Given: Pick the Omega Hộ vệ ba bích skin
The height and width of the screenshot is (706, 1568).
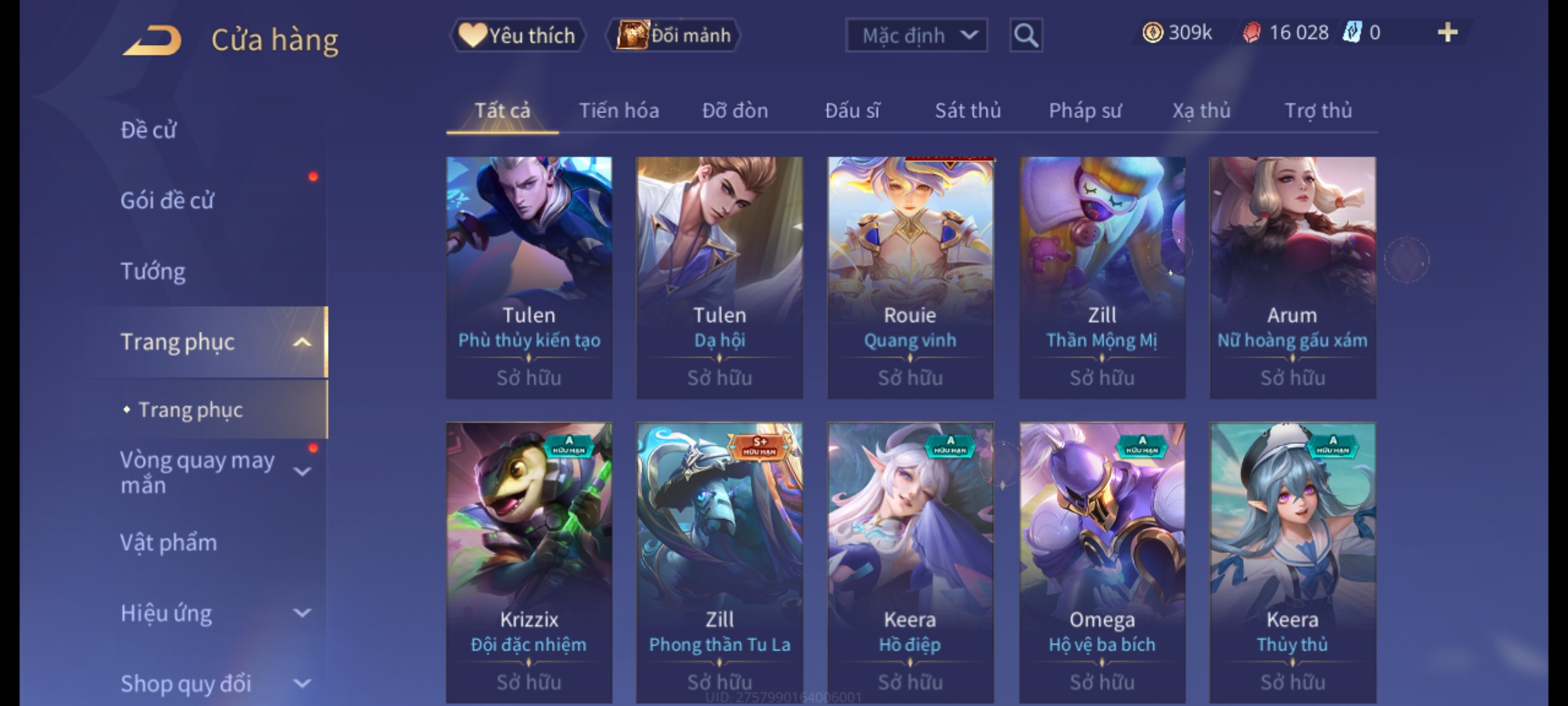Looking at the screenshot, I should tap(1102, 562).
